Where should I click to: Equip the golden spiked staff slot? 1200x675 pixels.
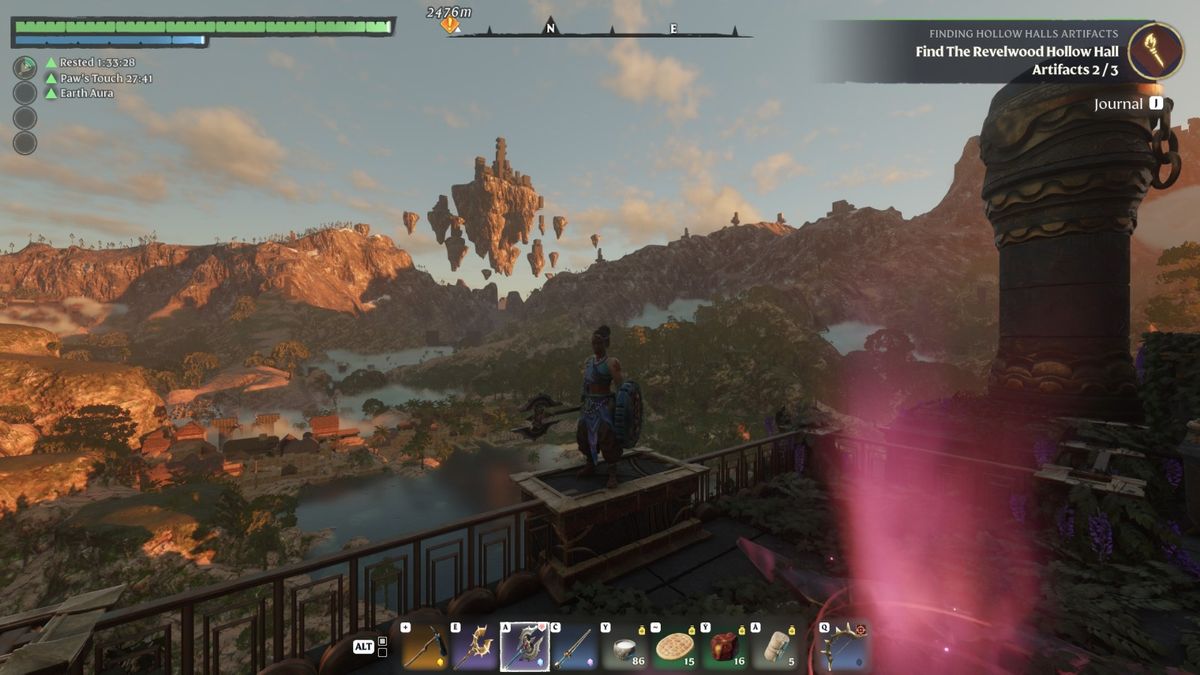(x=474, y=647)
